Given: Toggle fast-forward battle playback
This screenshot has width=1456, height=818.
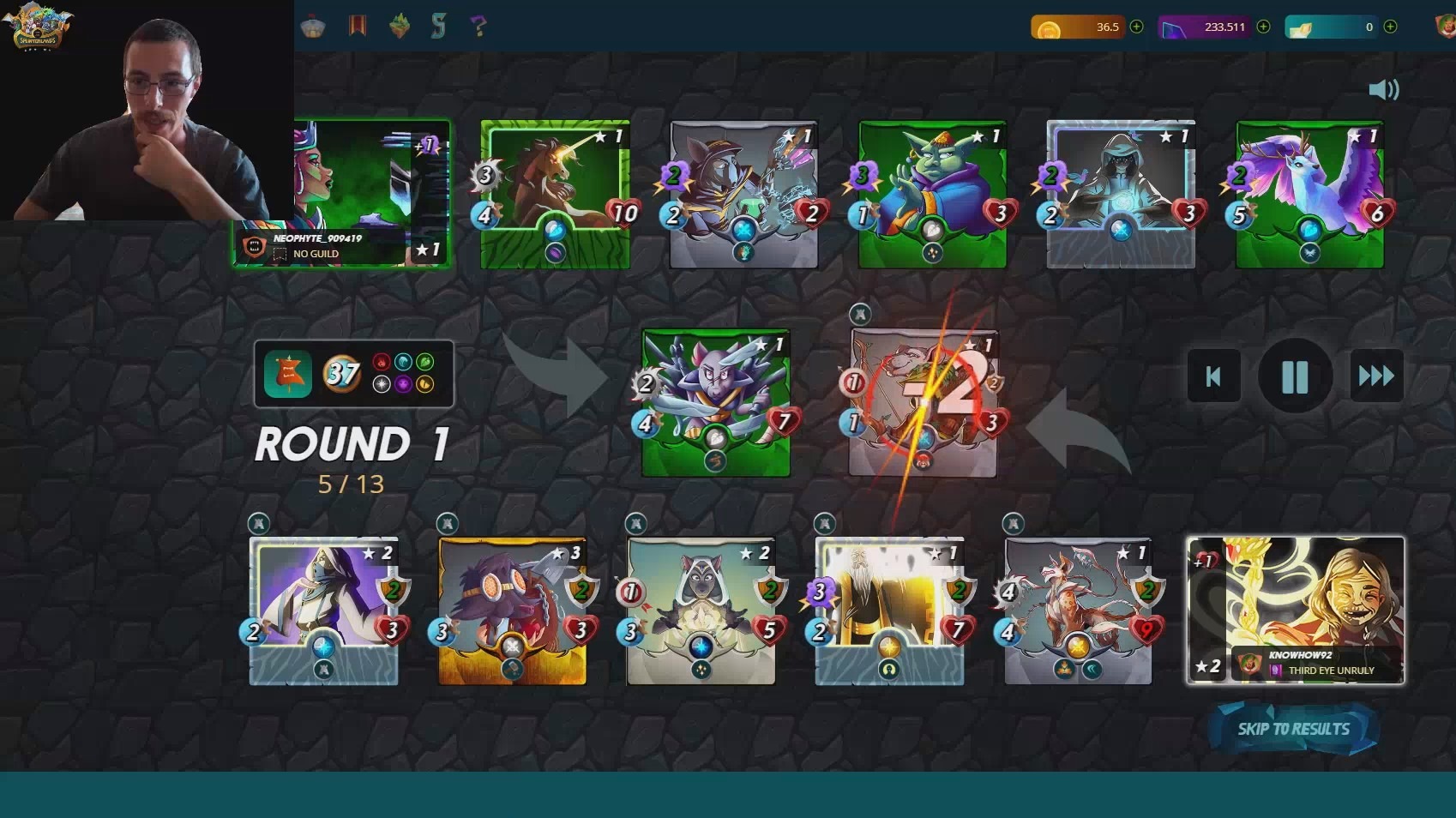Looking at the screenshot, I should tap(1376, 376).
